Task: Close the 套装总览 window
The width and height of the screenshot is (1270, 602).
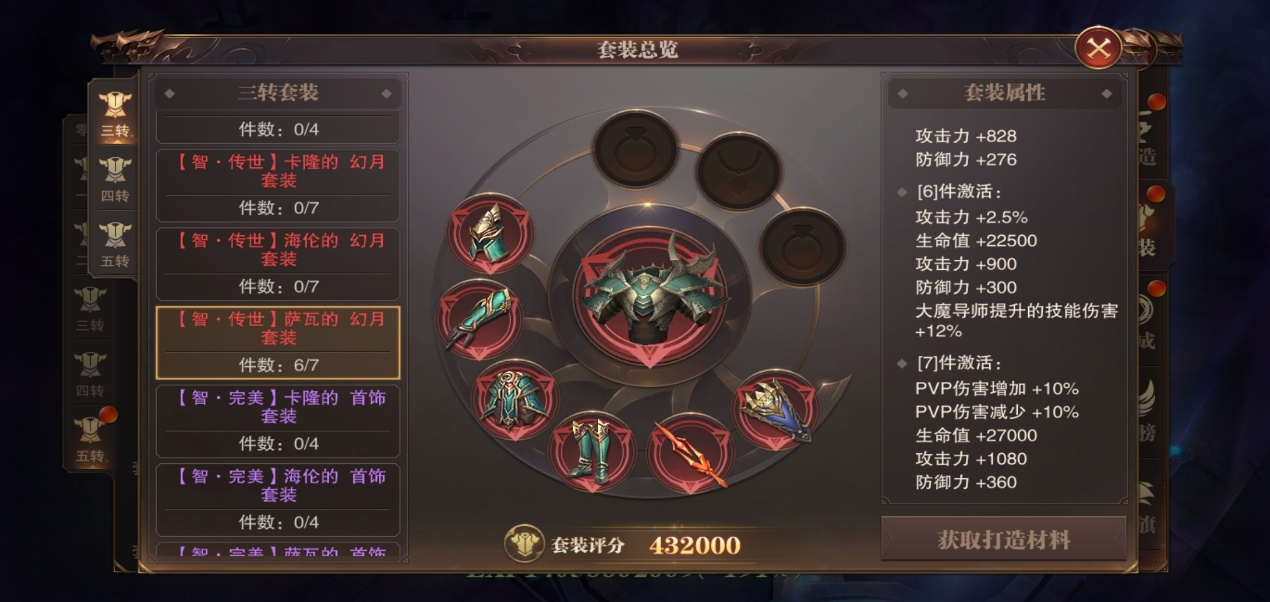Action: click(1098, 48)
